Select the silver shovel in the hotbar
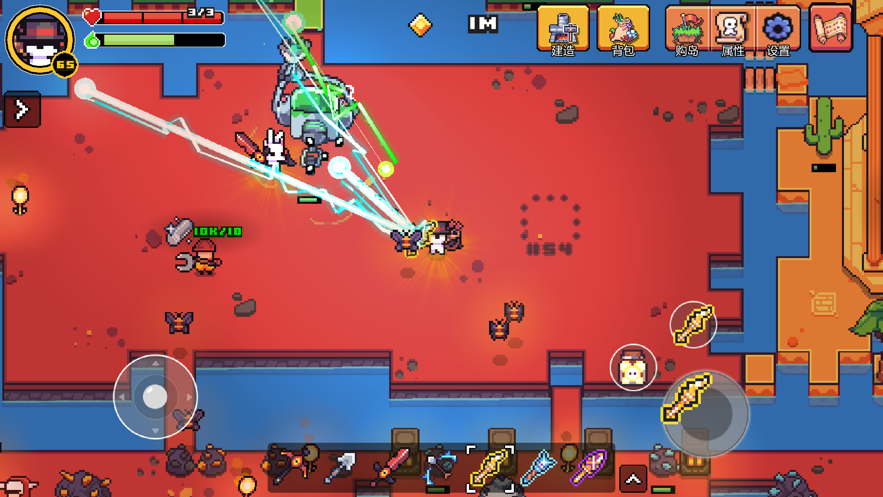This screenshot has width=883, height=497. 340,467
